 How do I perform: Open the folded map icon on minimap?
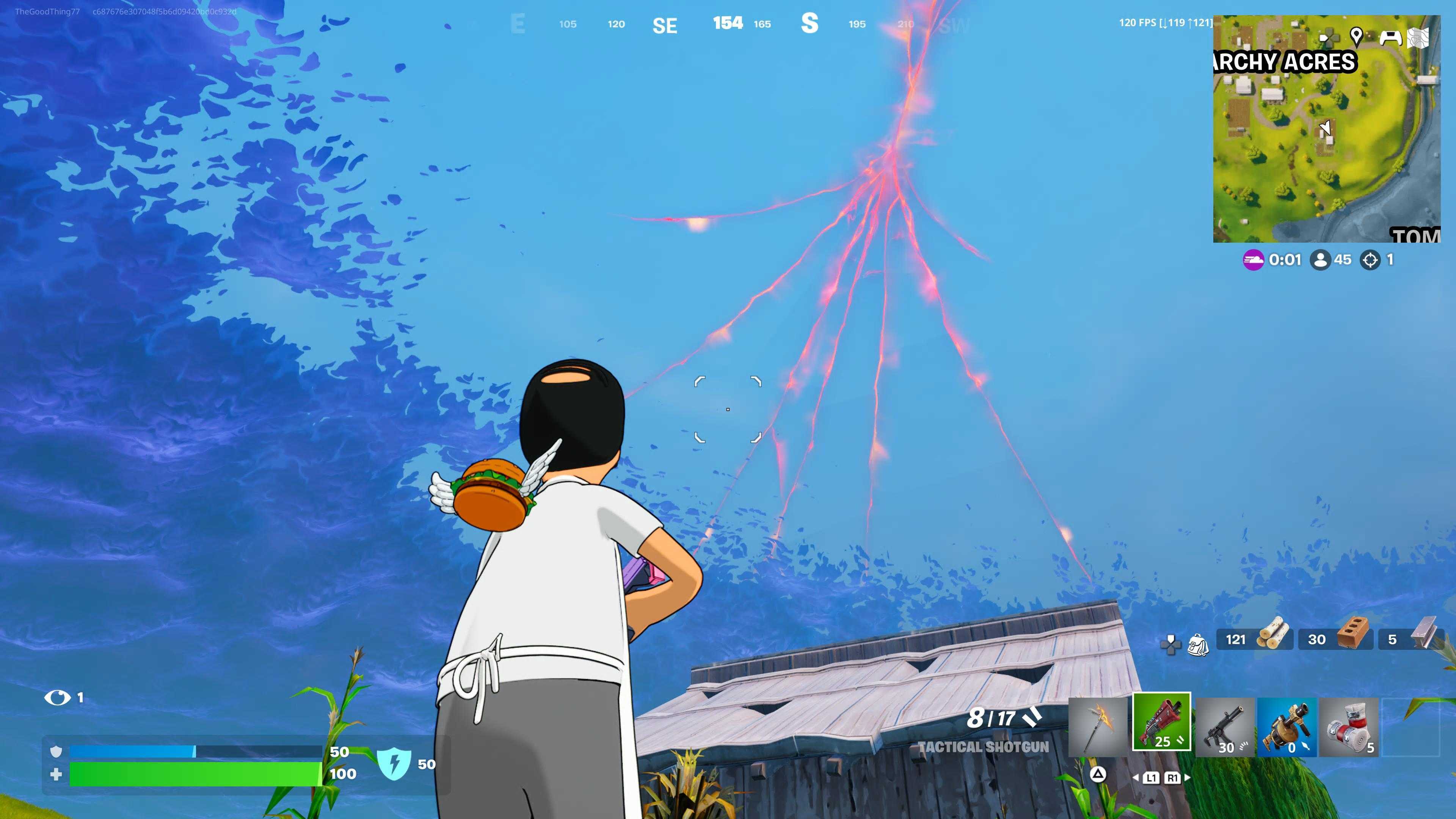click(x=1418, y=38)
